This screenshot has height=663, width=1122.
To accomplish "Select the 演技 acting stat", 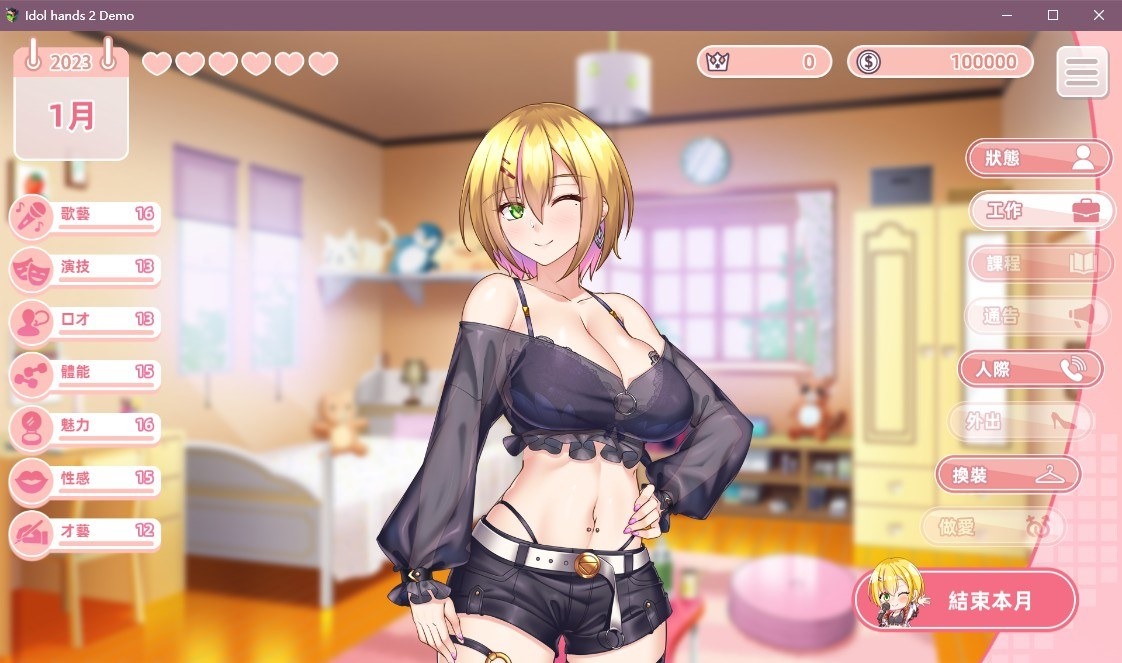I will tap(85, 268).
